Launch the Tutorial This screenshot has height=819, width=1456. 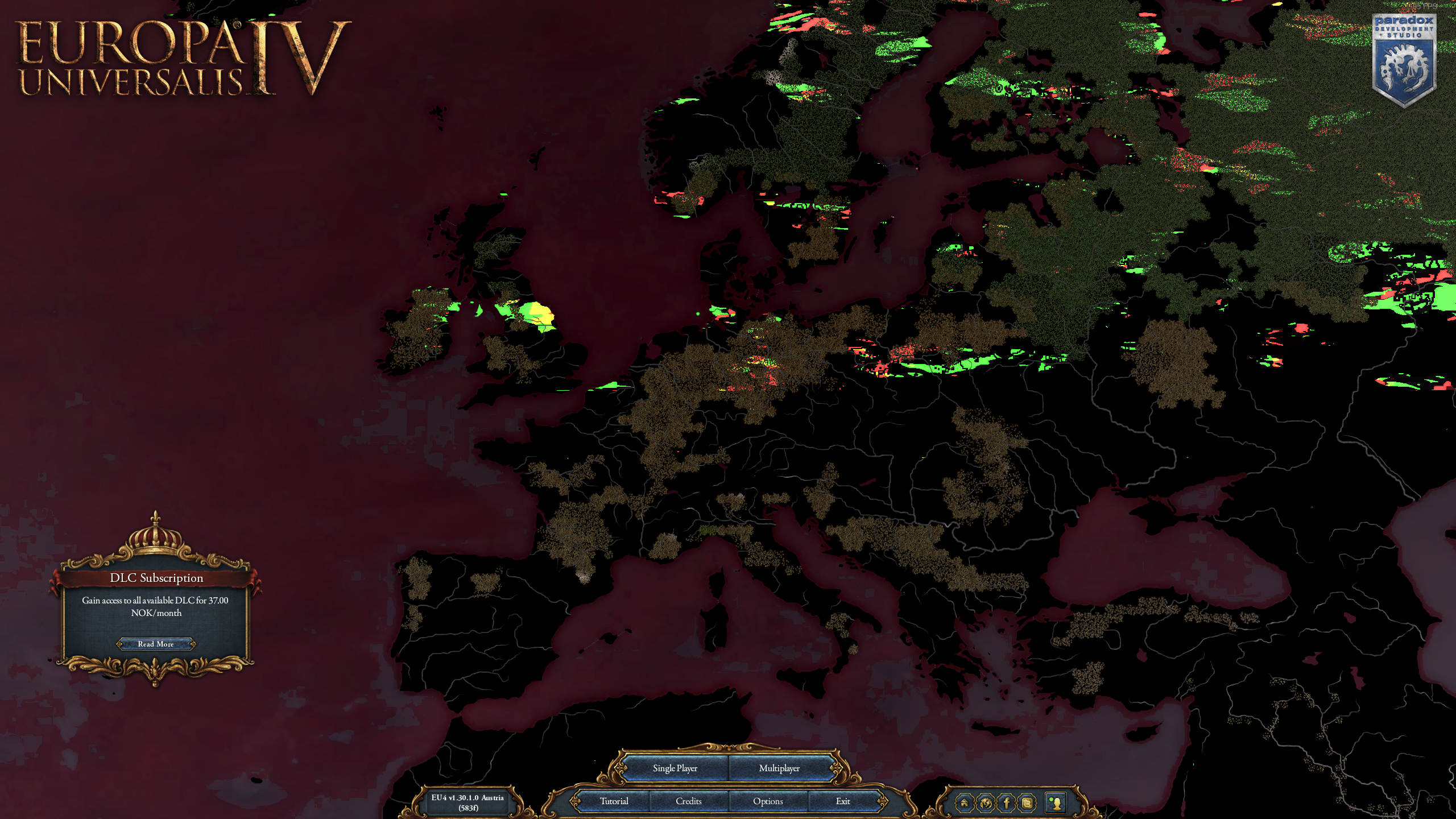[613, 801]
